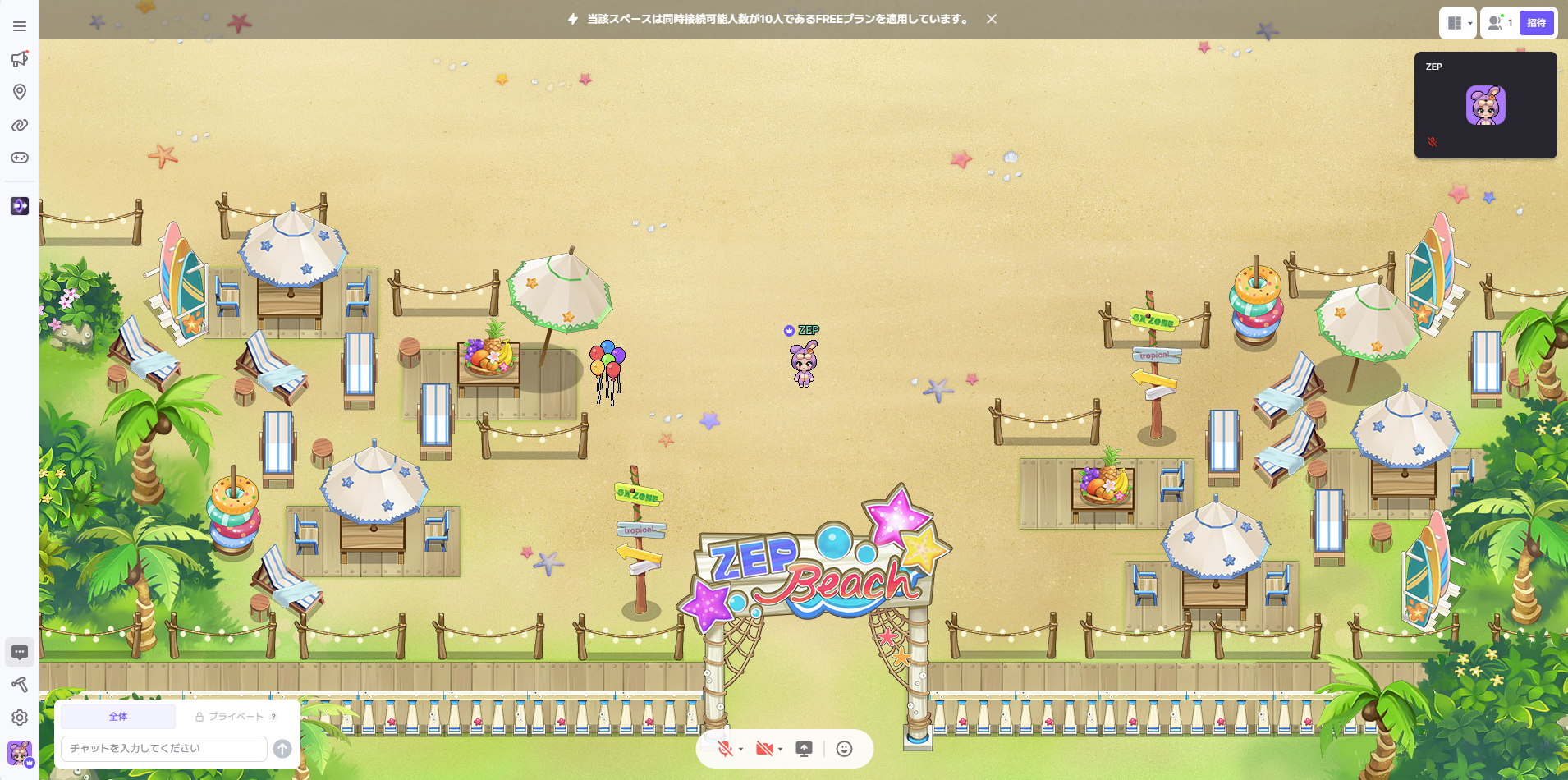Switch to the 全体 chat tab
Image resolution: width=1568 pixels, height=780 pixels.
pyautogui.click(x=118, y=717)
